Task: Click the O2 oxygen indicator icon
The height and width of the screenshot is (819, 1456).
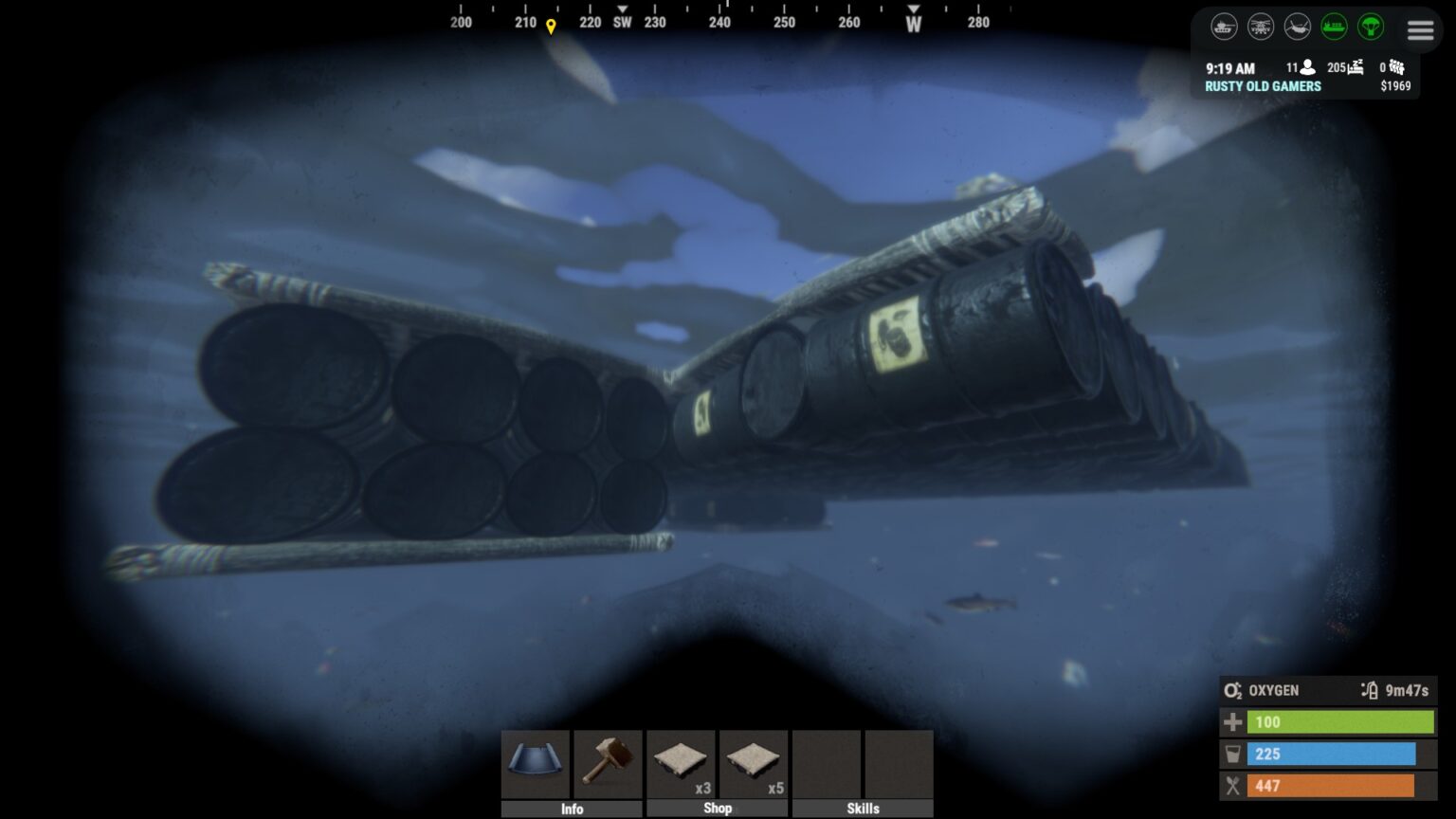Action: [1233, 690]
